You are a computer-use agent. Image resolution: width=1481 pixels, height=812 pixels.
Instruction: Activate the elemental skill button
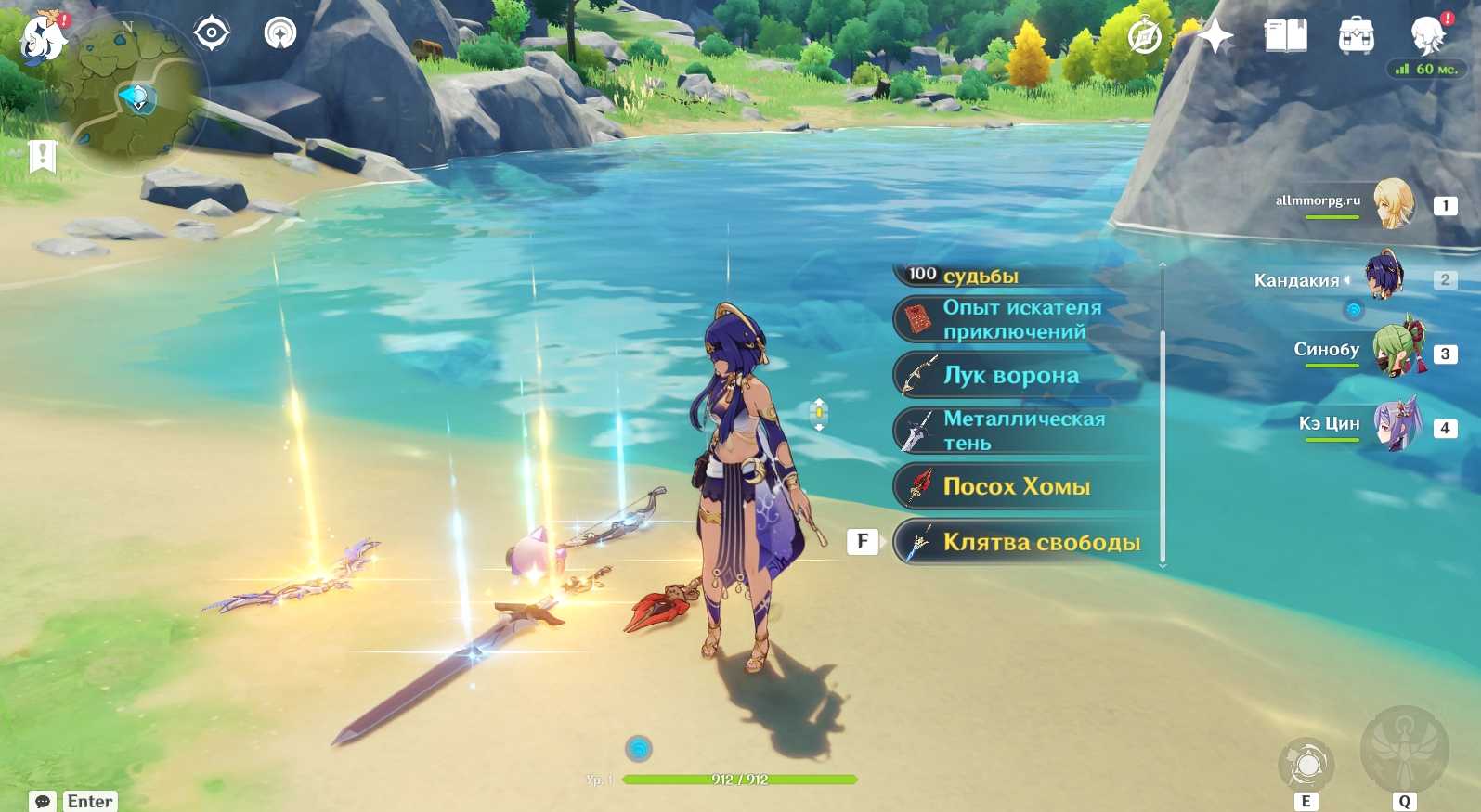1306,766
